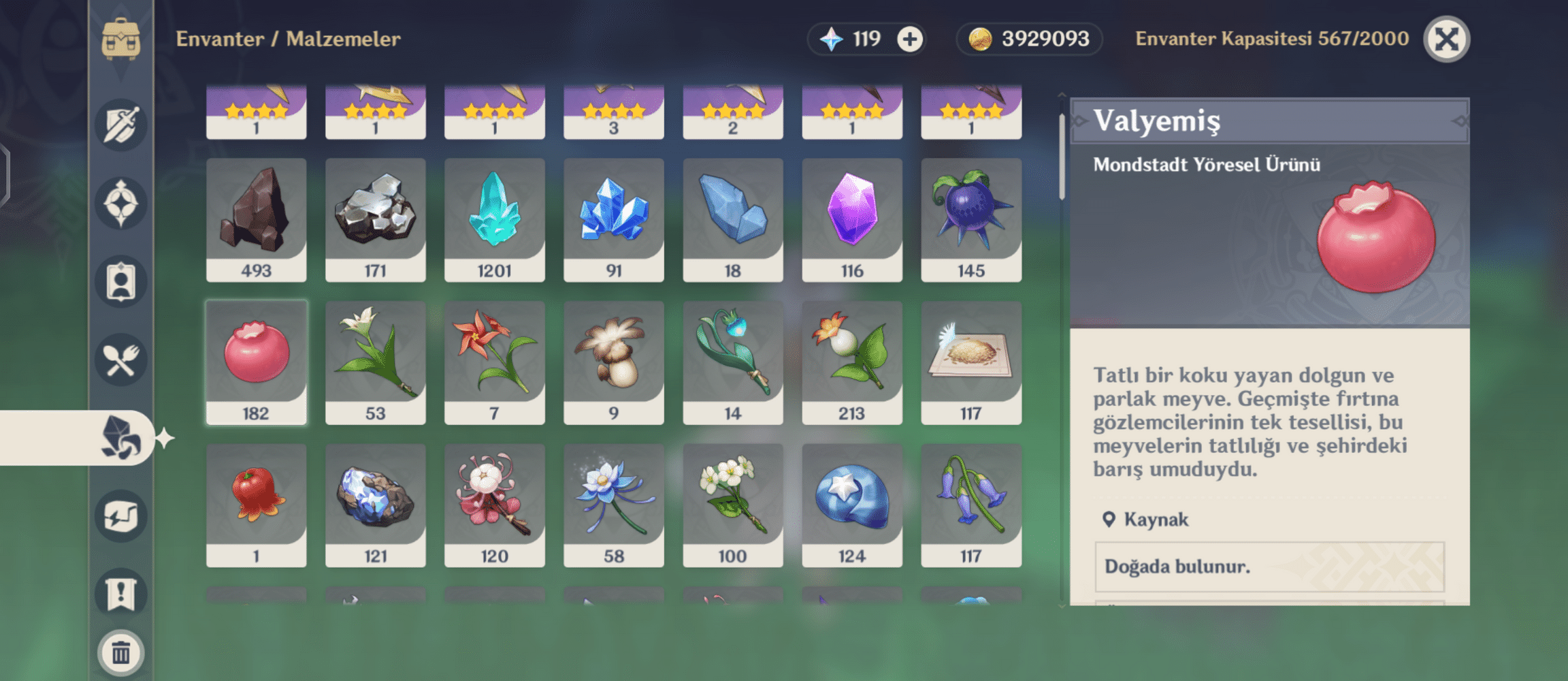
Task: Switch to the Character Development Items tab
Action: 121,281
